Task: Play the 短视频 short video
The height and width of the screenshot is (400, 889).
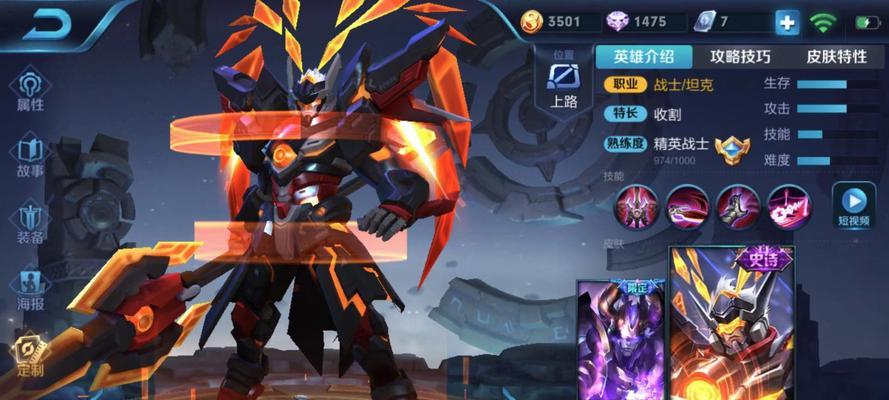Action: (x=853, y=204)
